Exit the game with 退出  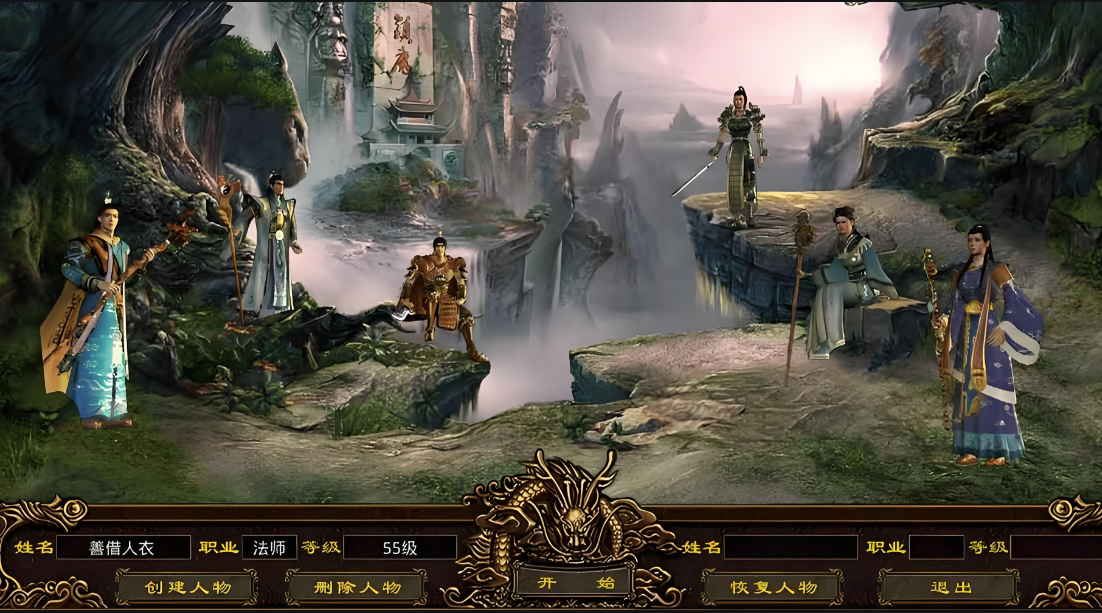click(948, 587)
